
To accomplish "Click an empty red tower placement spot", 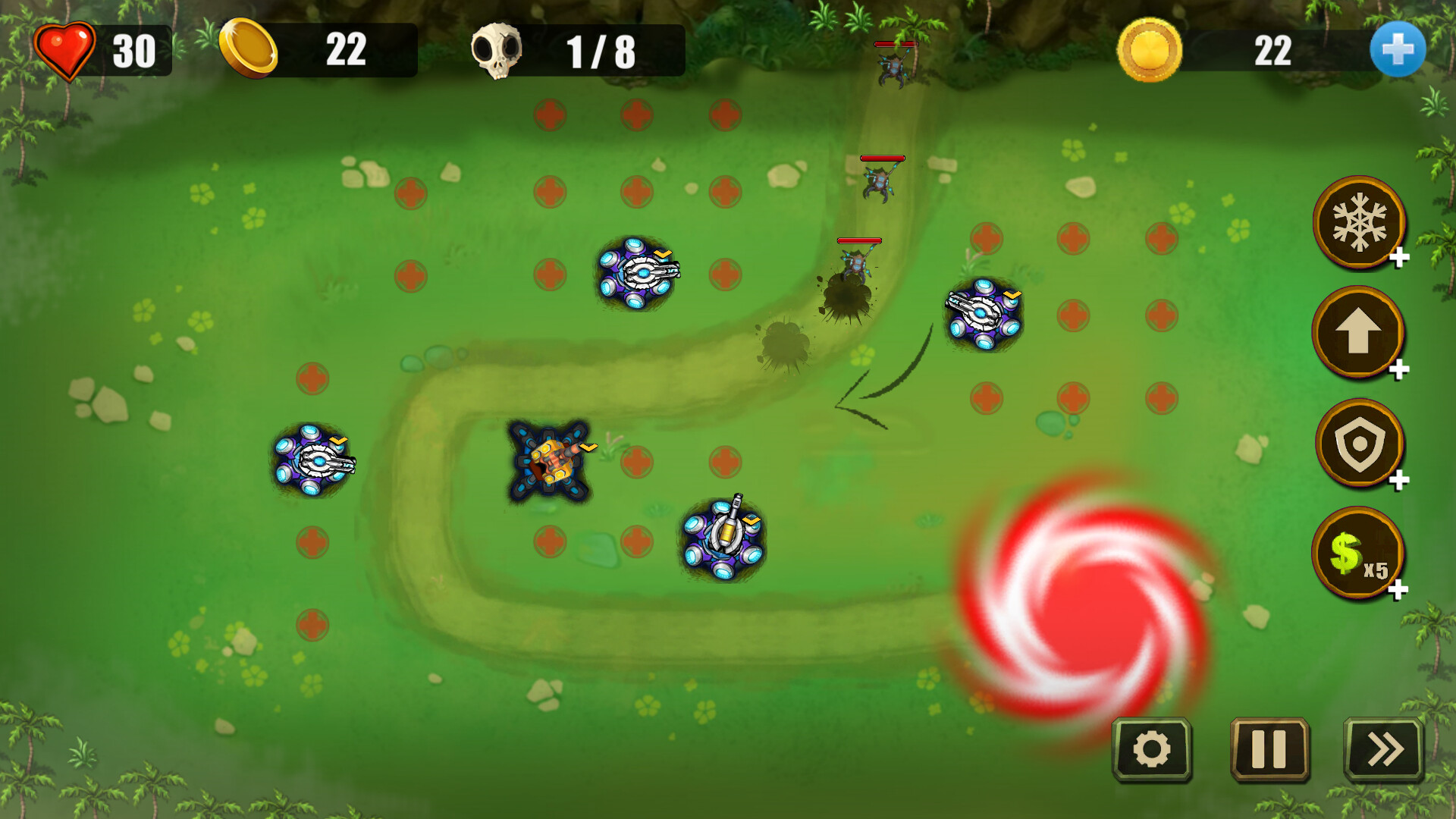I will 548,115.
